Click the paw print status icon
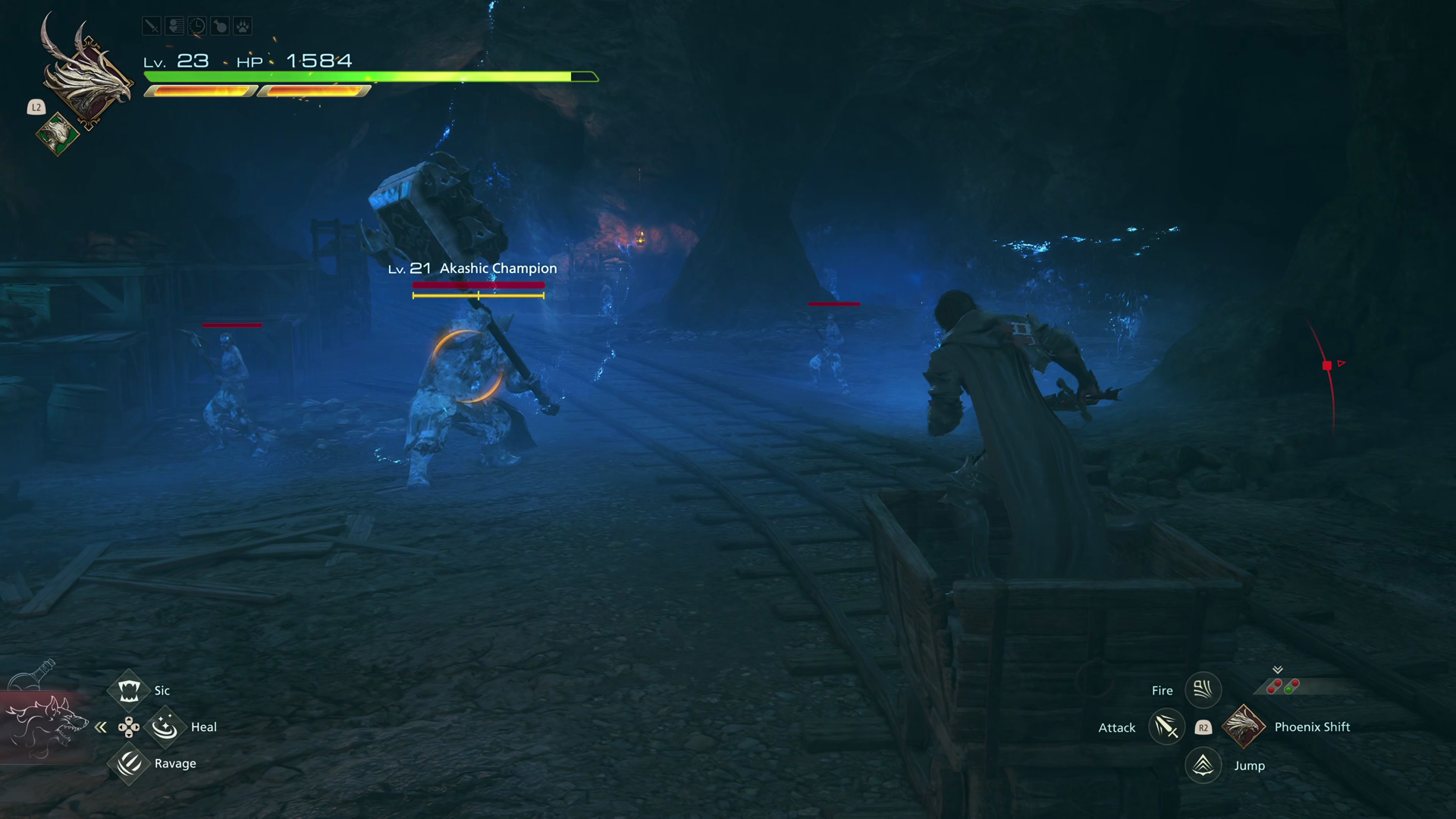1456x819 pixels. point(242,27)
